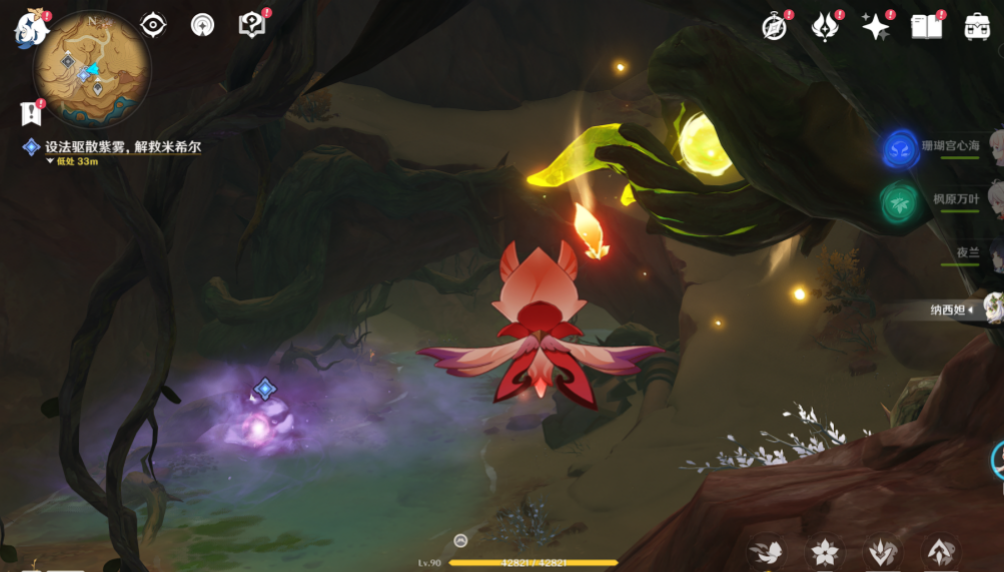Open the wish star icon
The height and width of the screenshot is (572, 1004).
[x=876, y=27]
